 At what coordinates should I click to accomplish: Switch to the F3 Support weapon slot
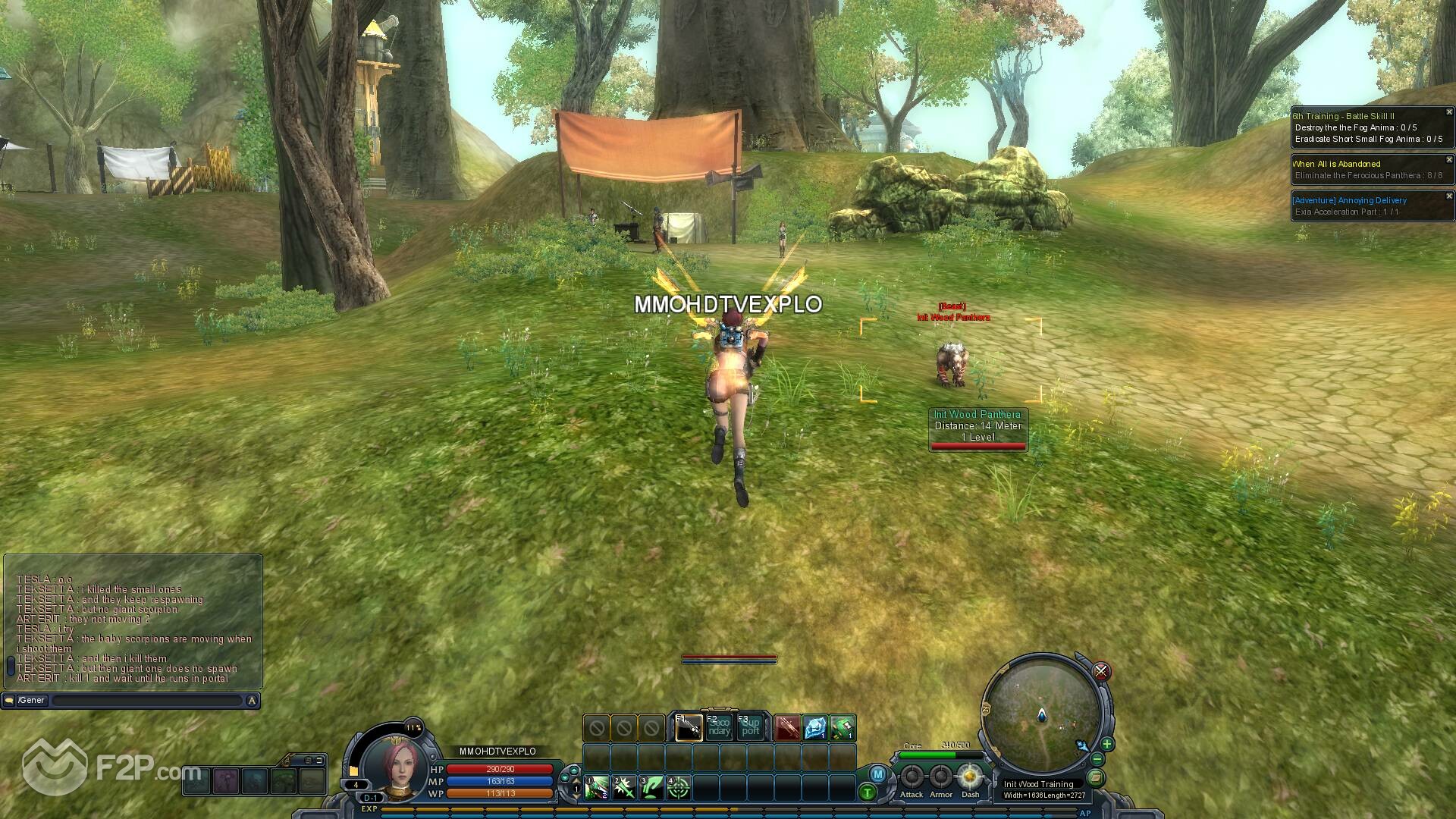click(x=750, y=728)
